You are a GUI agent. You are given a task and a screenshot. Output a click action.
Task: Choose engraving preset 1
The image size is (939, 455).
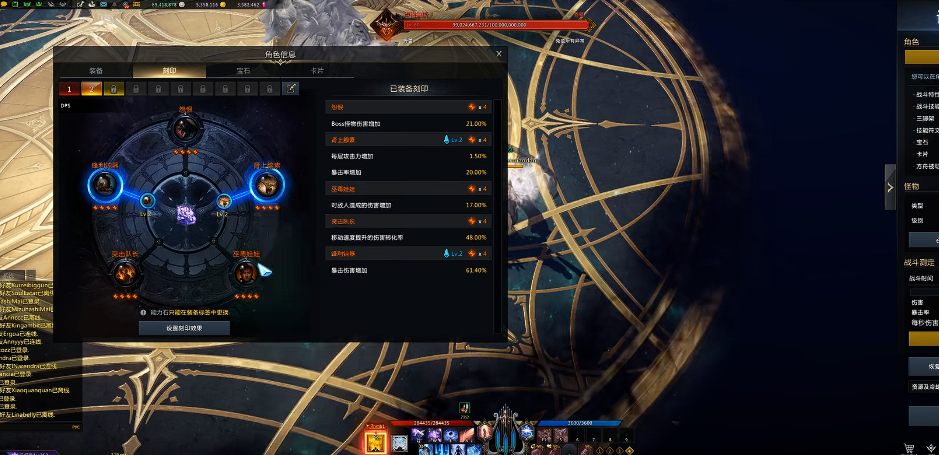tap(71, 89)
